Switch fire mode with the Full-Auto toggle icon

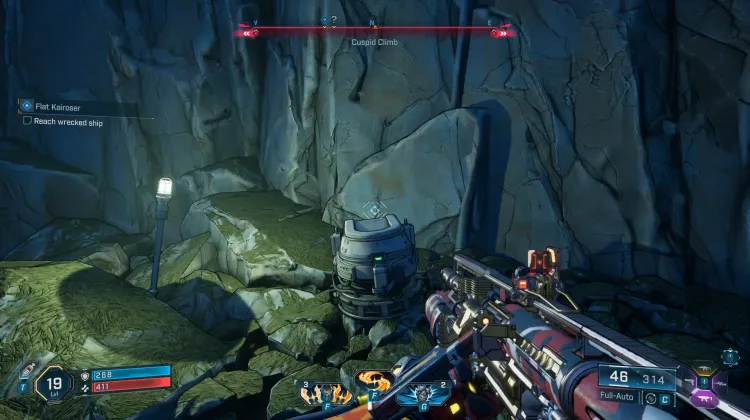click(x=652, y=399)
